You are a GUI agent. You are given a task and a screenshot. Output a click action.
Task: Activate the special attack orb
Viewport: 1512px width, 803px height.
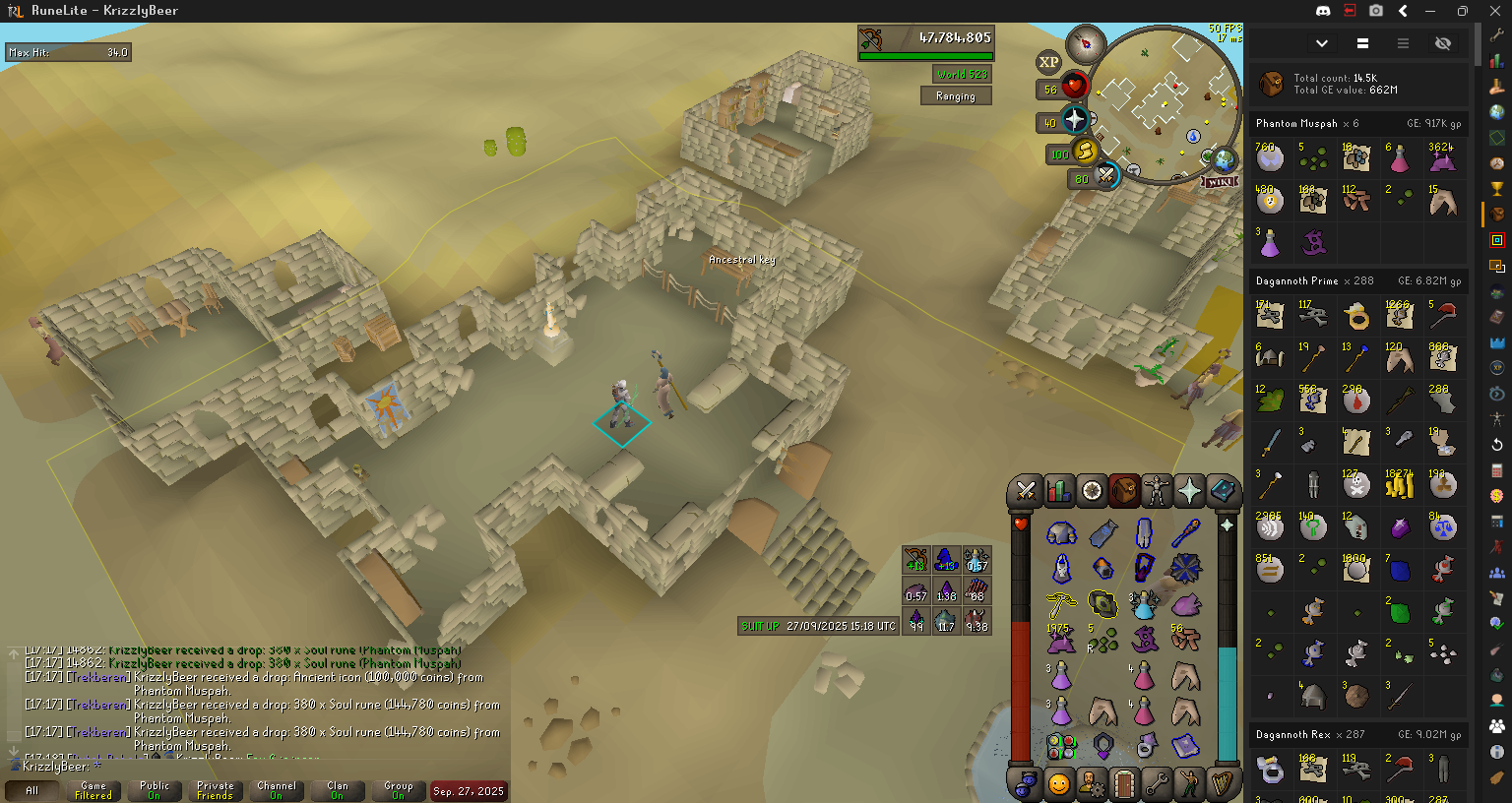[x=1106, y=176]
